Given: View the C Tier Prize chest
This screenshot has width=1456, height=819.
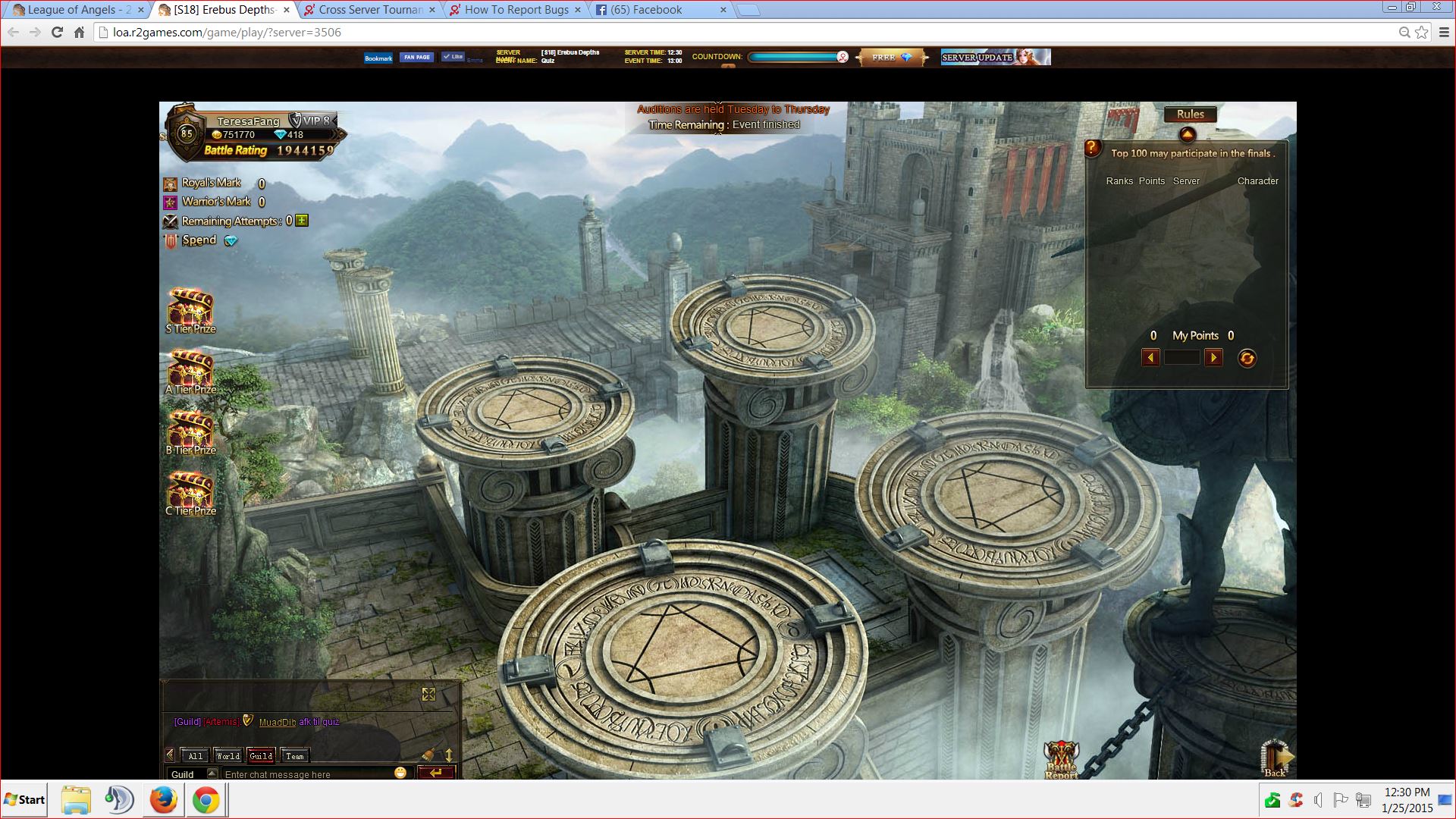Looking at the screenshot, I should pyautogui.click(x=190, y=491).
